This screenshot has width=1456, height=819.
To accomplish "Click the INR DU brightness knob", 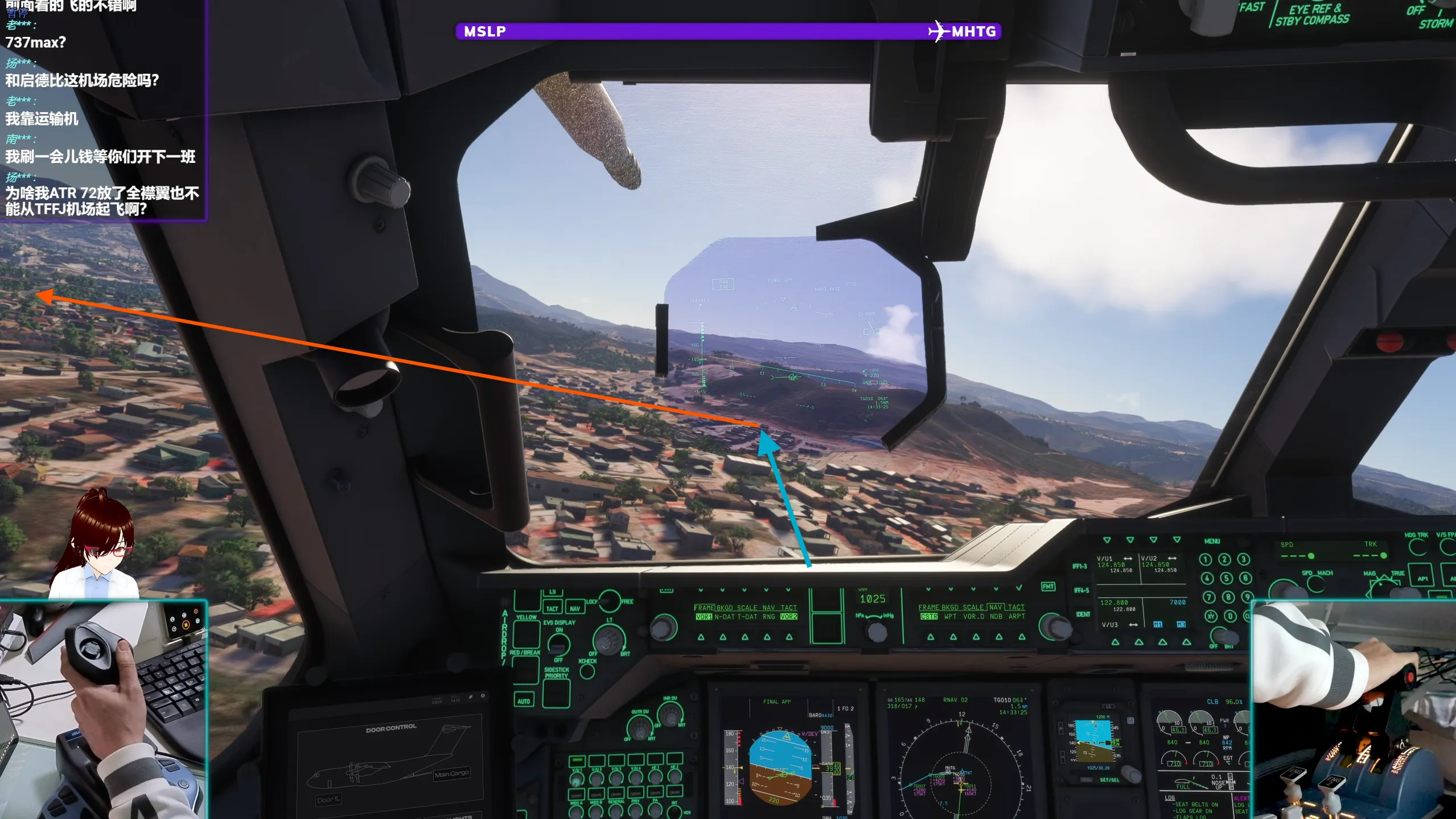I will 669,713.
